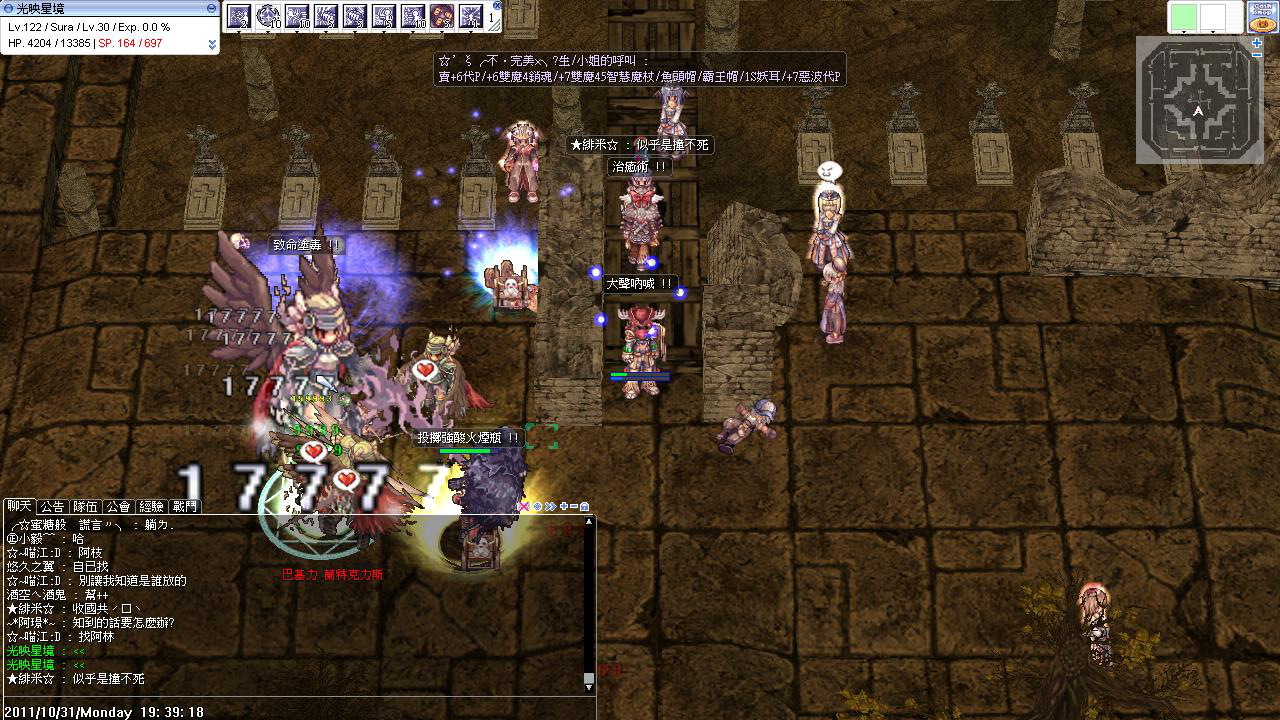This screenshot has width=1280, height=720.
Task: Switch to the 聊天 chat tab
Action: pos(20,507)
